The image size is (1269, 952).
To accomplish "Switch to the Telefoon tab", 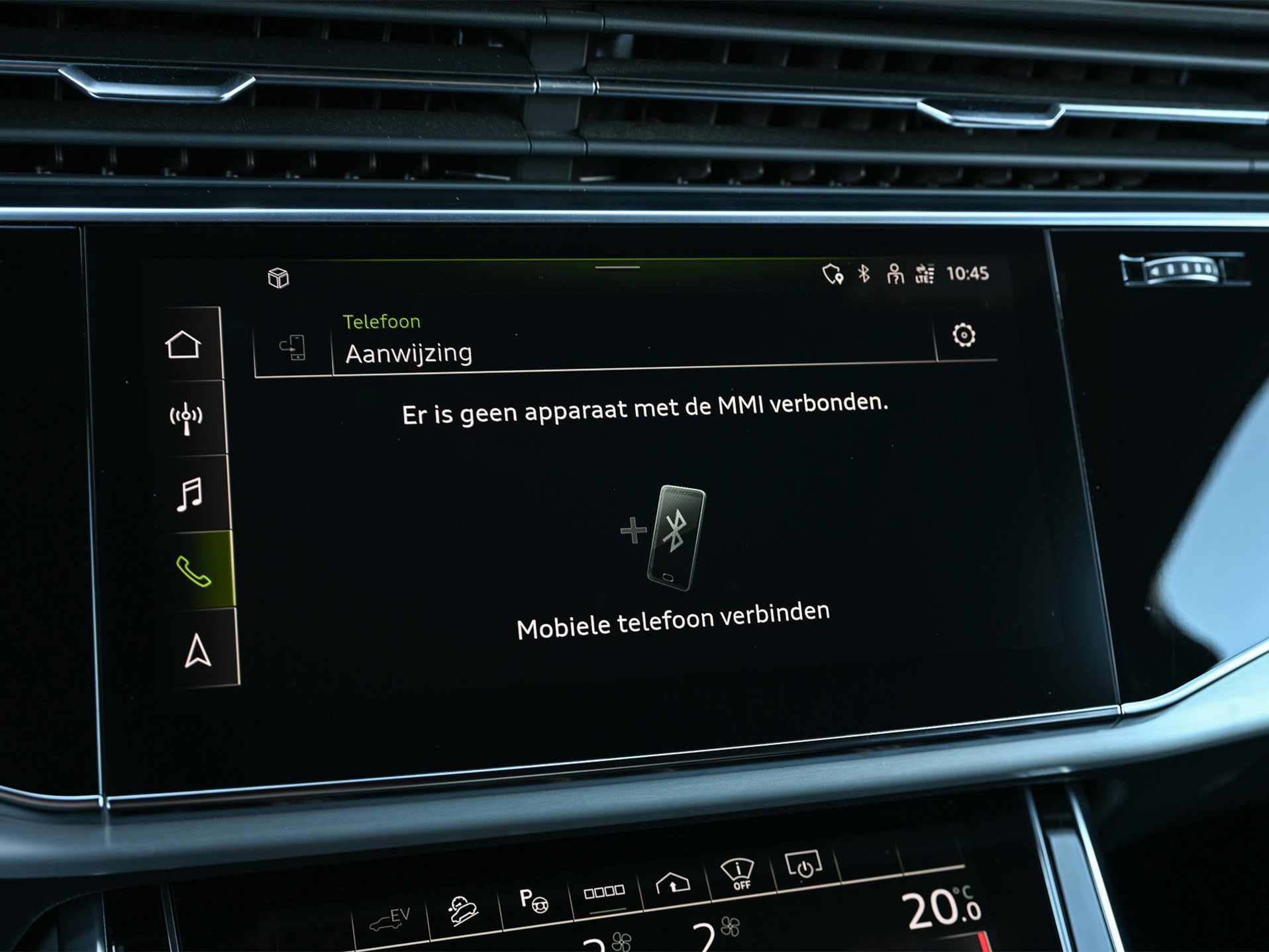I will pyautogui.click(x=380, y=320).
